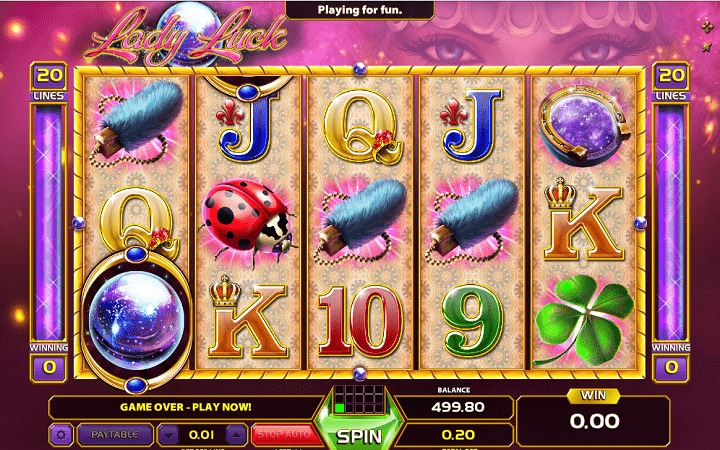Decrease bet per line with down arrow
Screen dimensions: 720x450
(x=169, y=435)
